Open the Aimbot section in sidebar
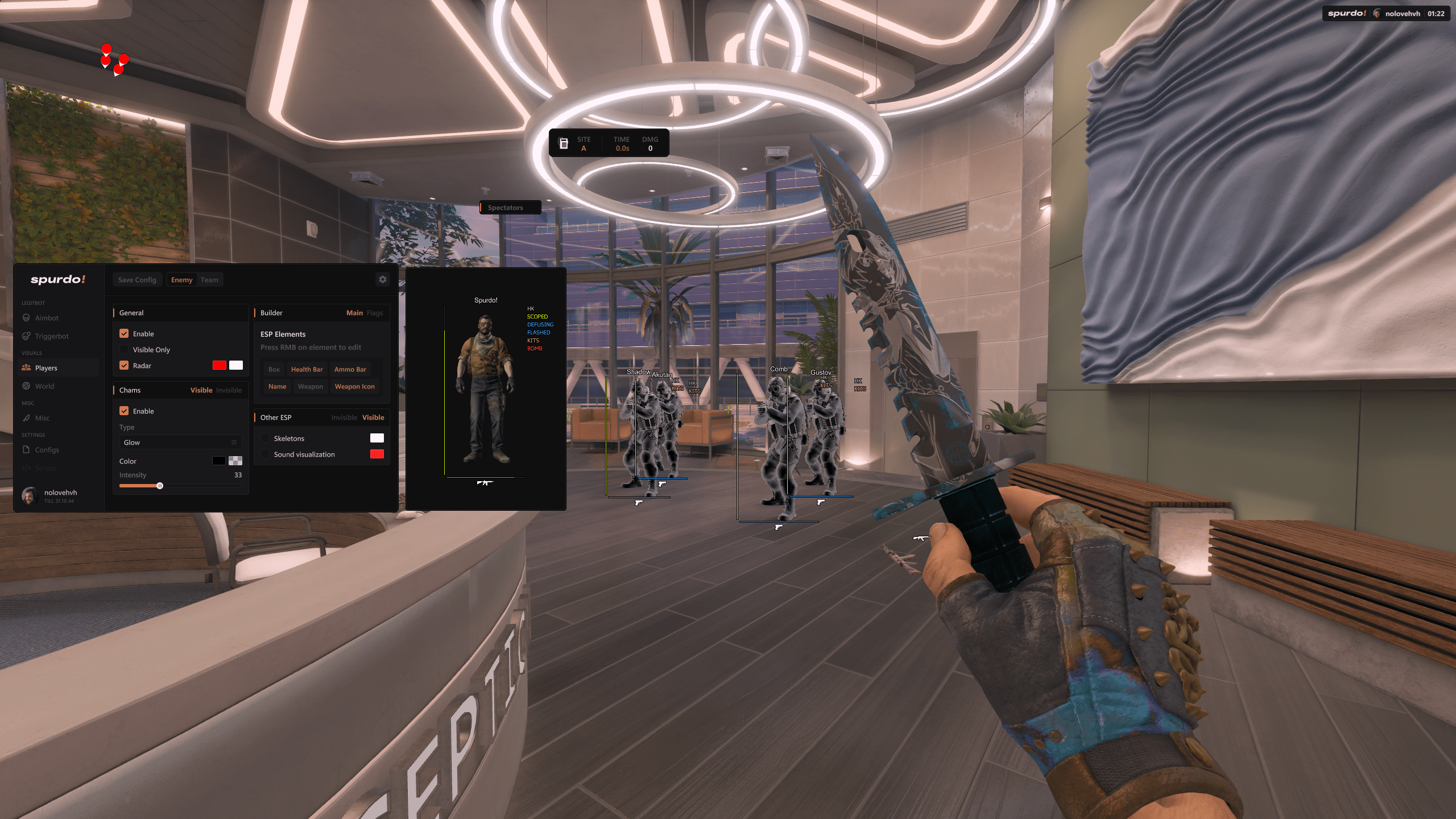1456x819 pixels. point(47,318)
